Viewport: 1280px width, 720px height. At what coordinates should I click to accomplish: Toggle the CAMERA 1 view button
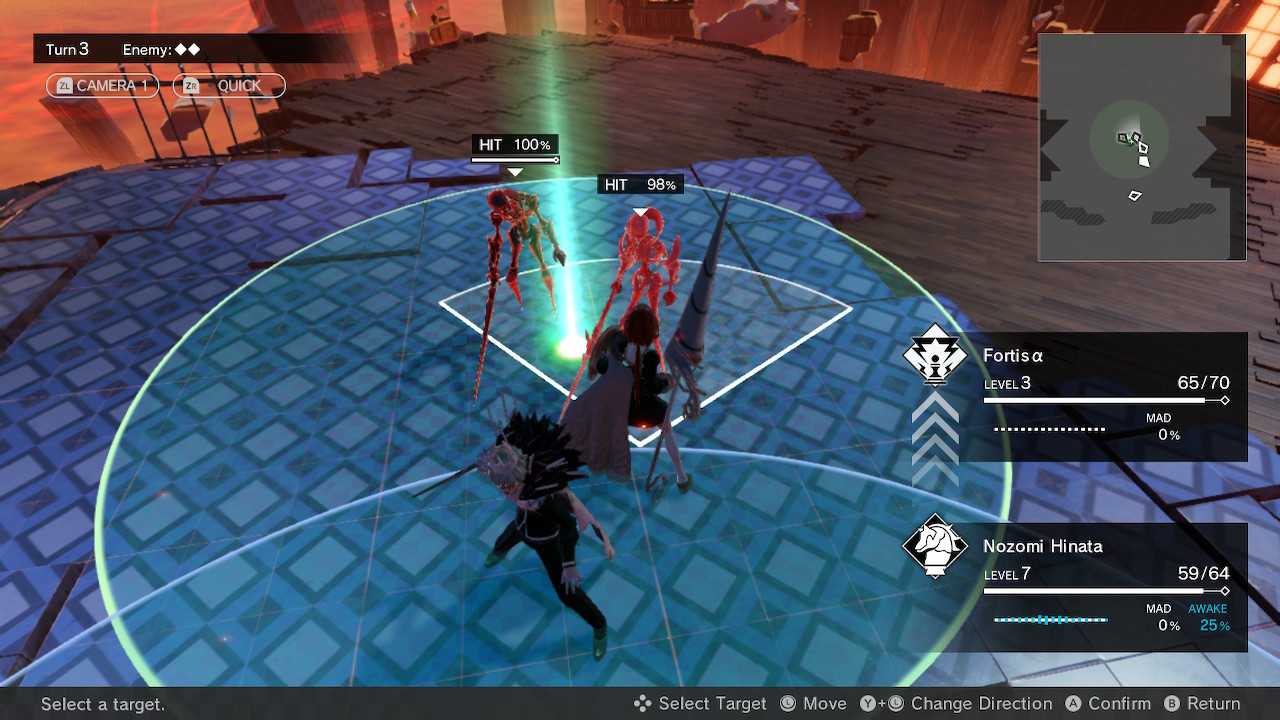[x=102, y=86]
